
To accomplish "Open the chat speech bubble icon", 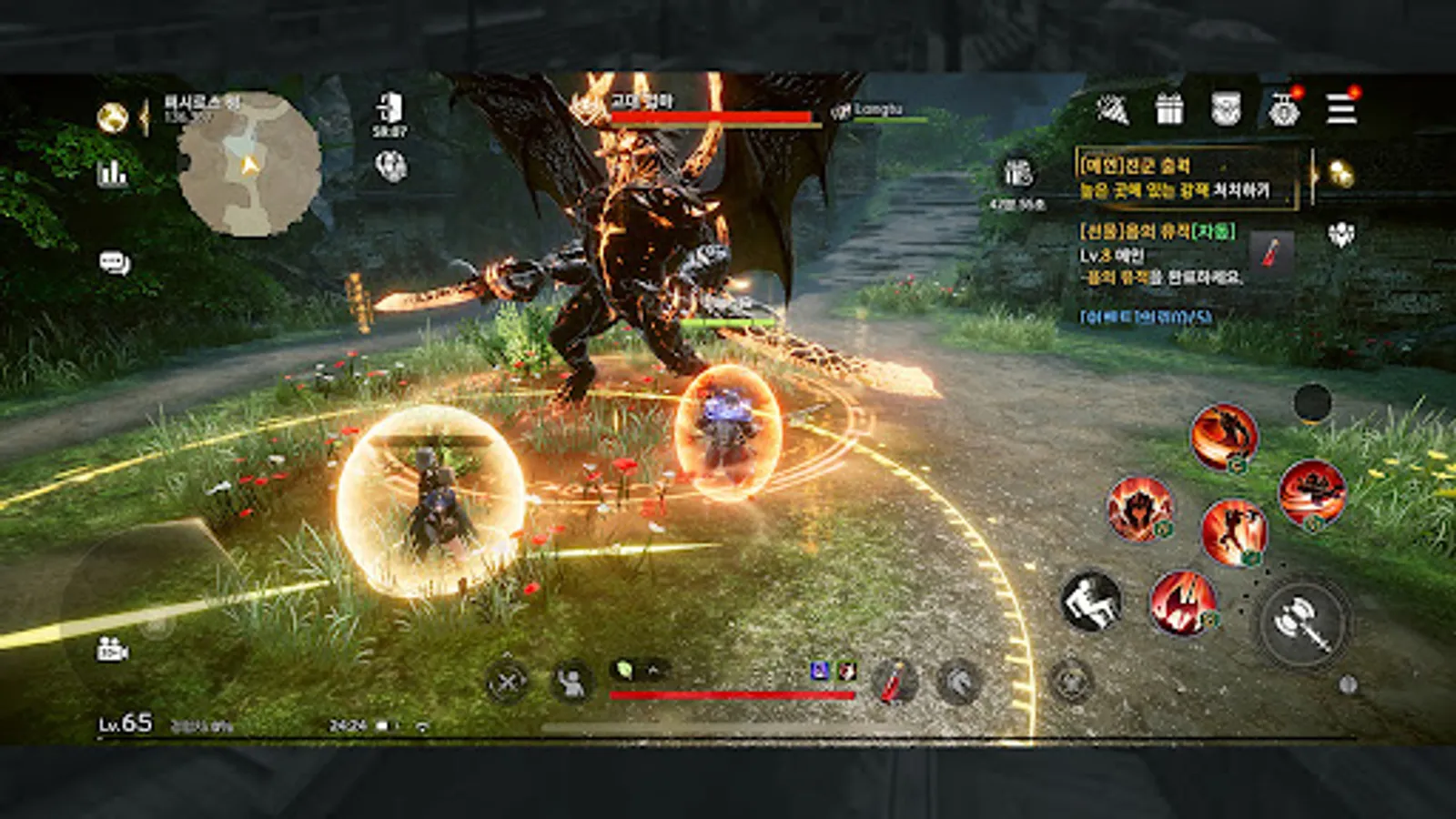I will (x=115, y=264).
